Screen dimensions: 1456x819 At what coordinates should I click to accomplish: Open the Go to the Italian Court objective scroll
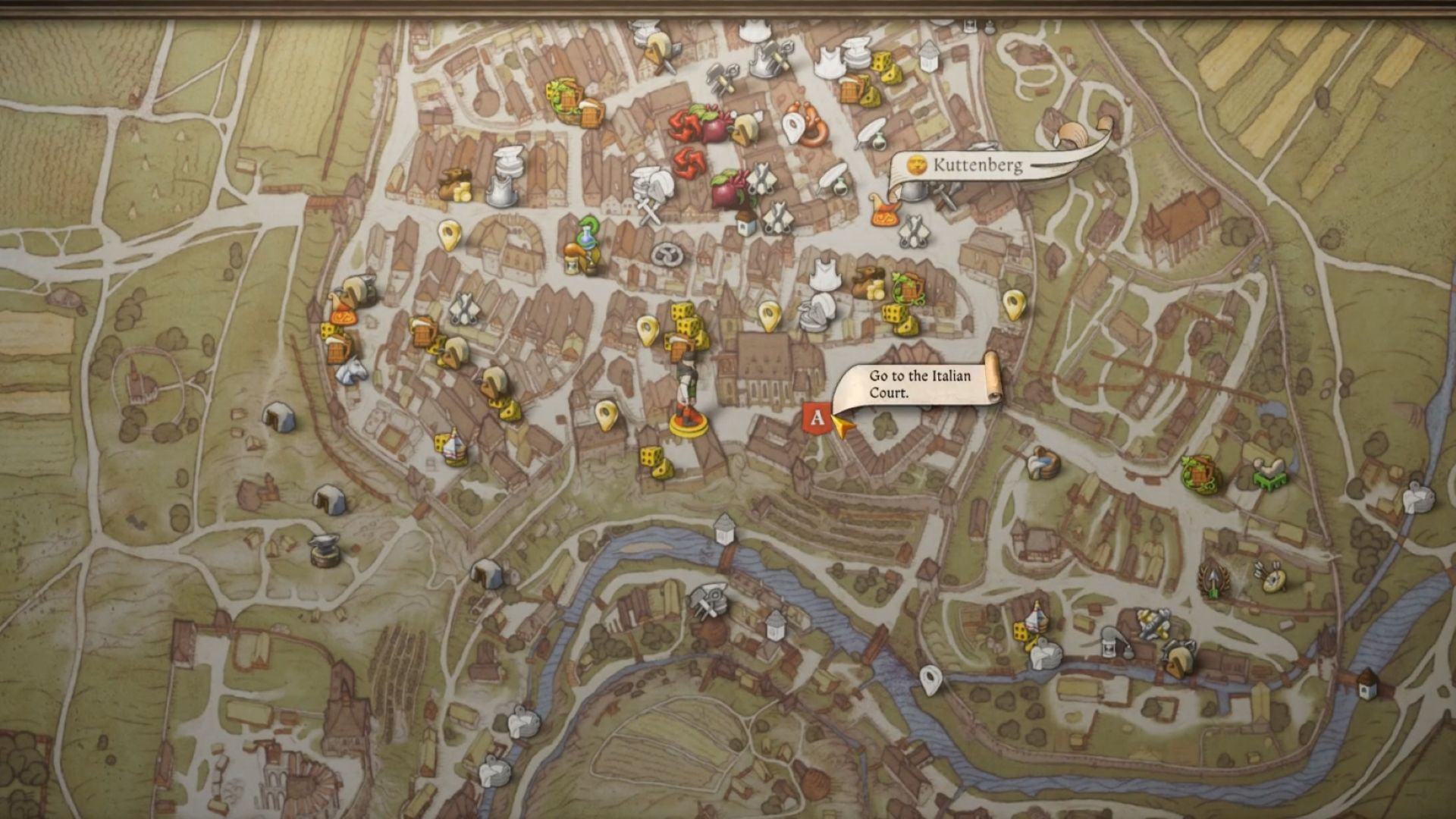(x=919, y=384)
